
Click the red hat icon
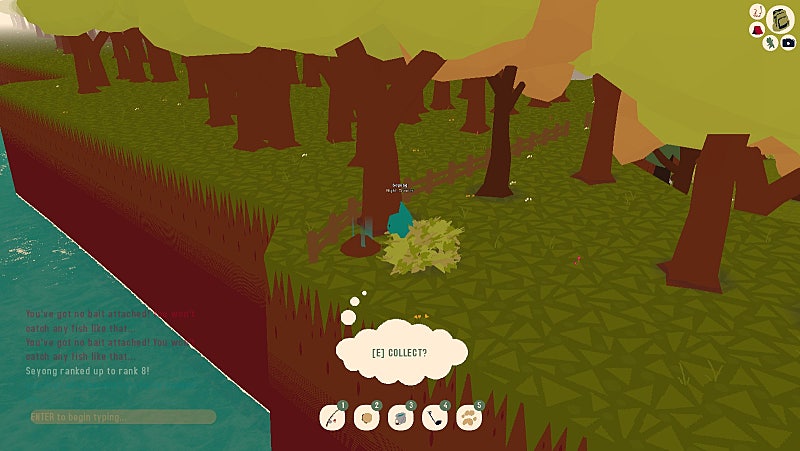pyautogui.click(x=755, y=29)
